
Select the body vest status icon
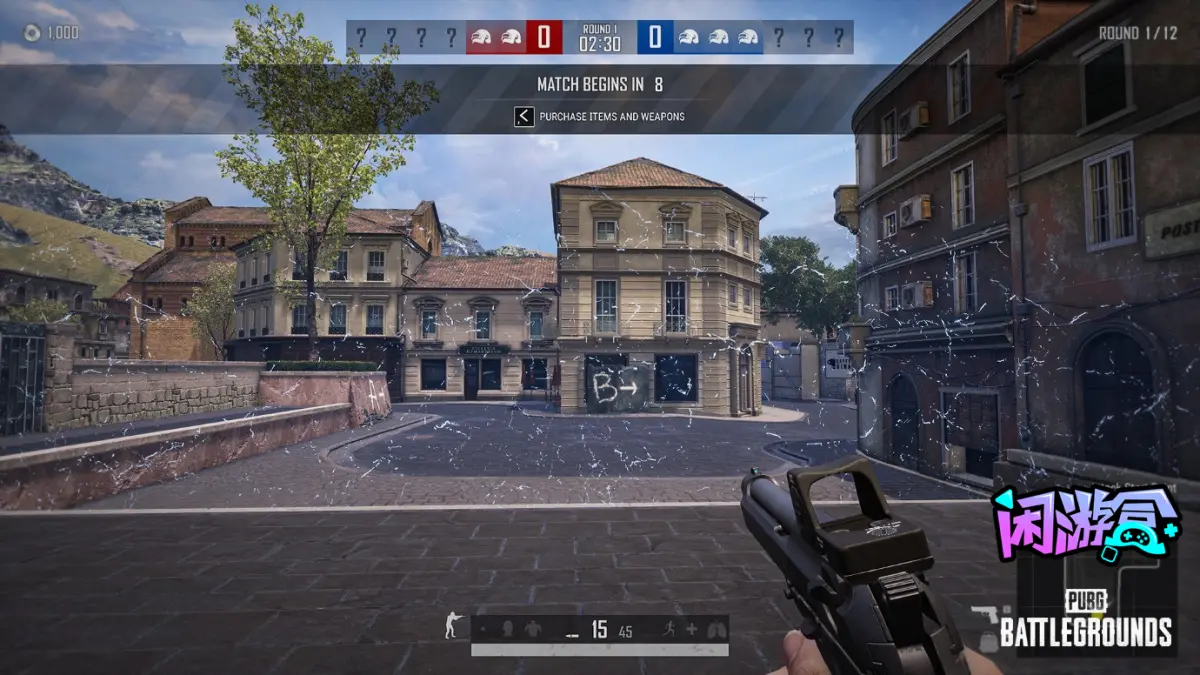coord(532,630)
